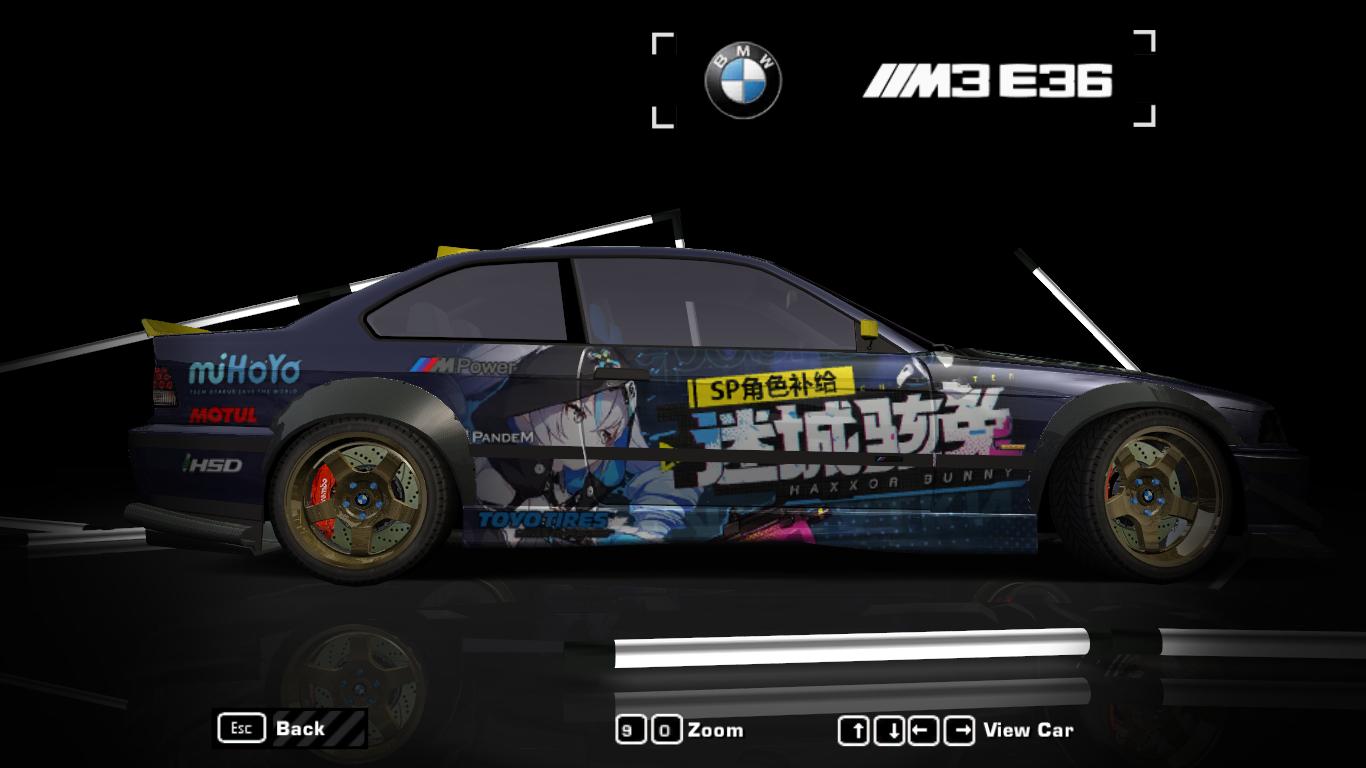Click the 0 key icon to zoom out
This screenshot has width=1366, height=768.
pyautogui.click(x=665, y=729)
